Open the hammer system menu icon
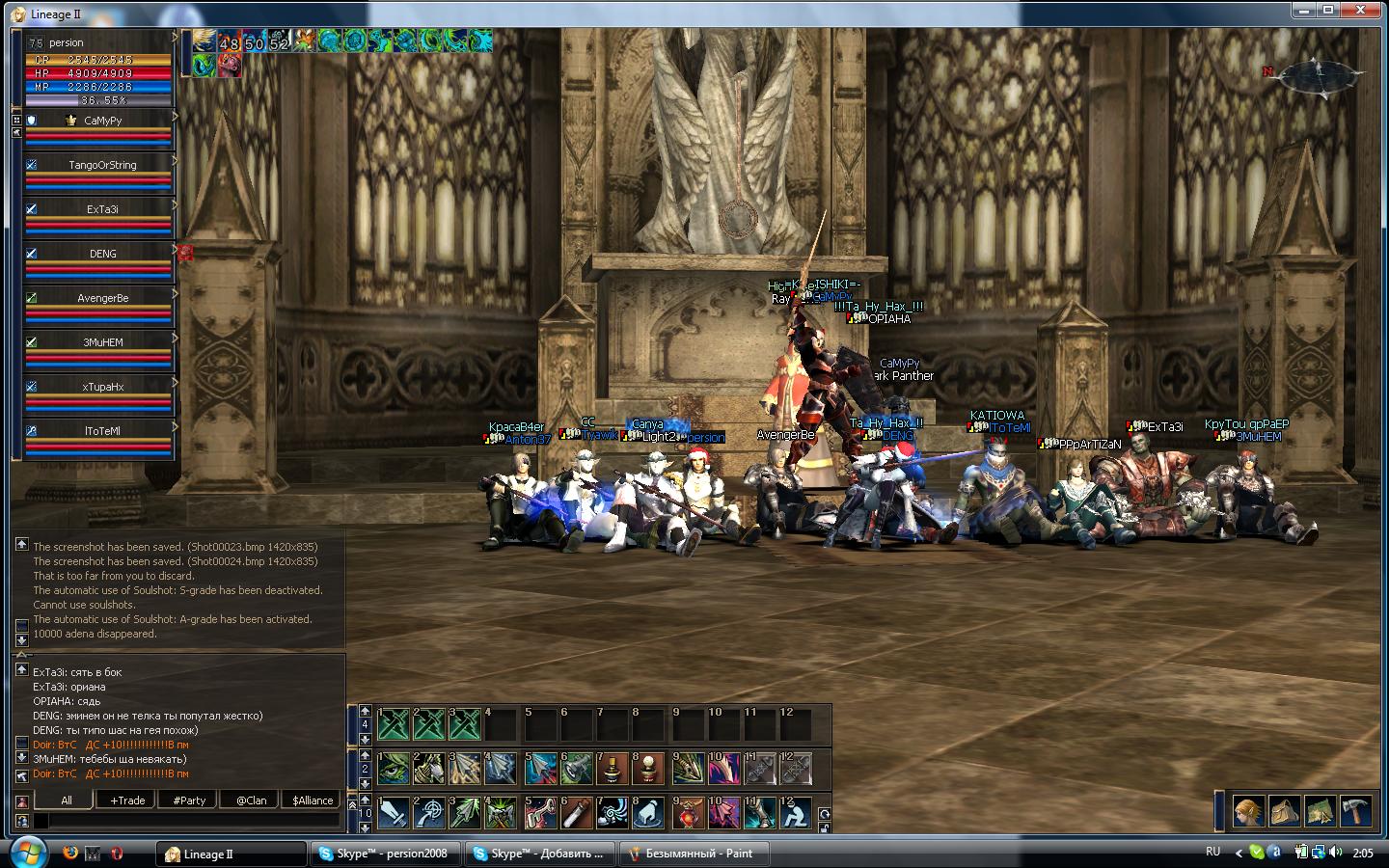The image size is (1389, 868). click(1355, 811)
